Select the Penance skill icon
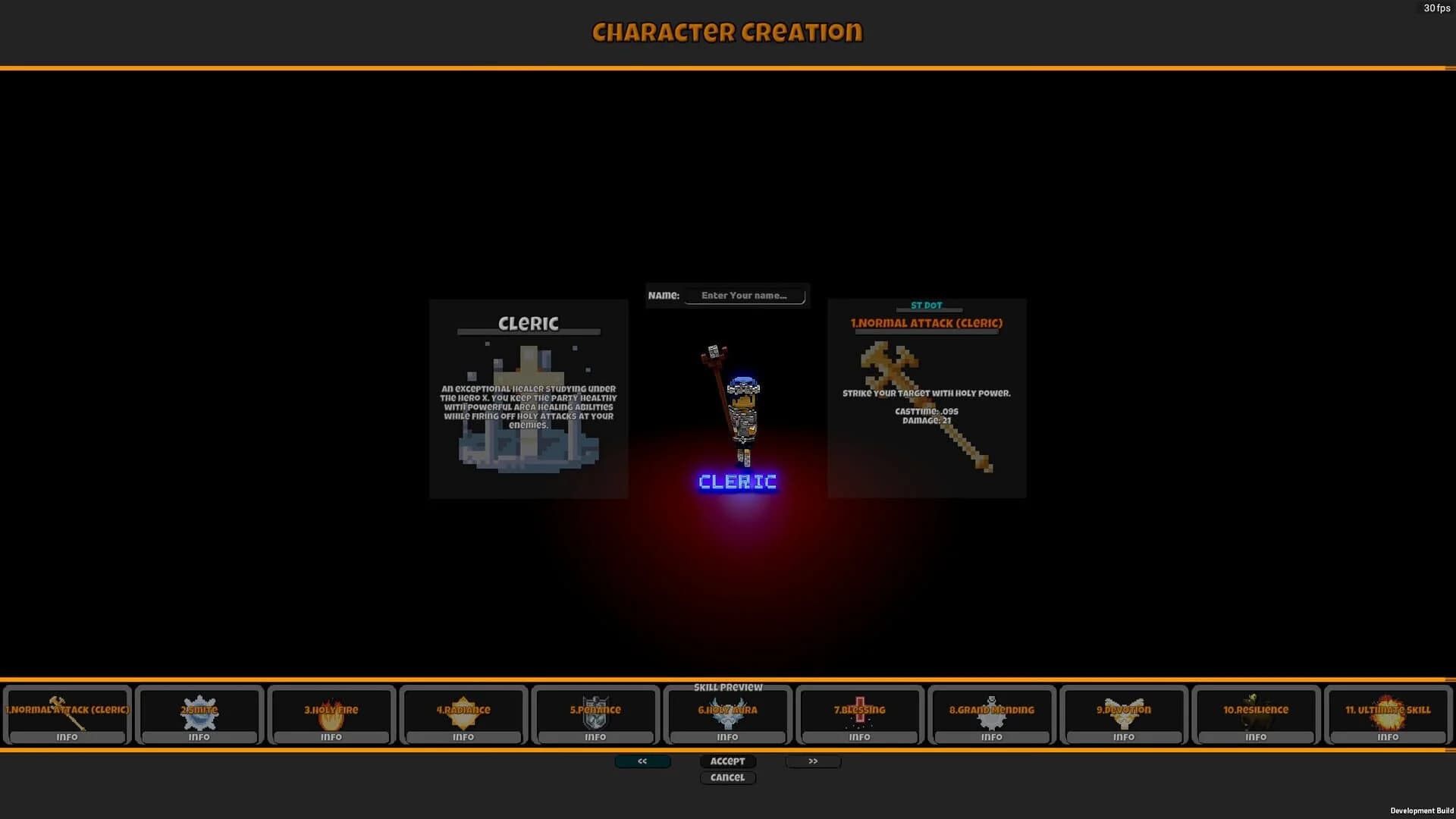1456x819 pixels. pyautogui.click(x=595, y=711)
